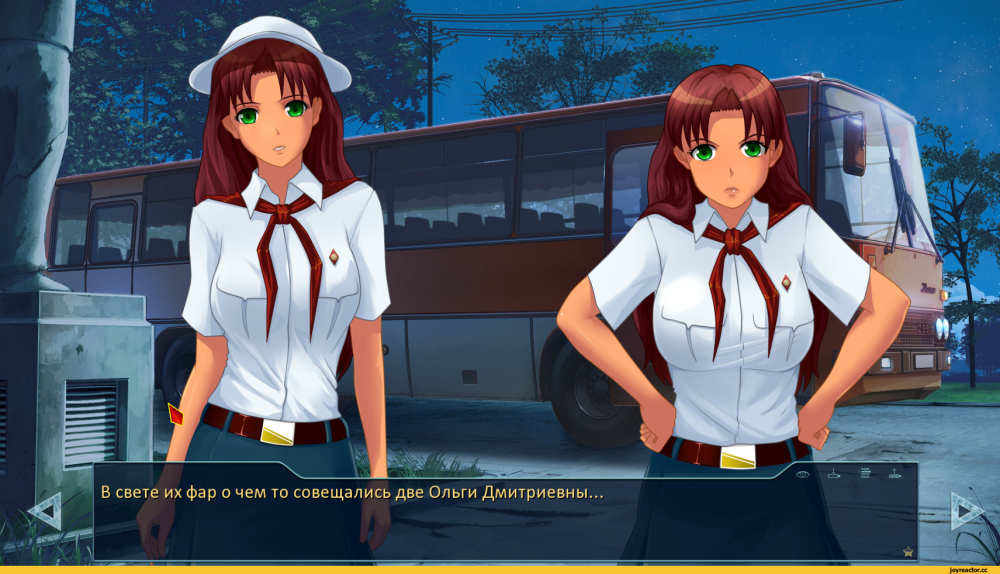
Task: Advance dialogue with the right triangle arrow
Action: pos(966,511)
